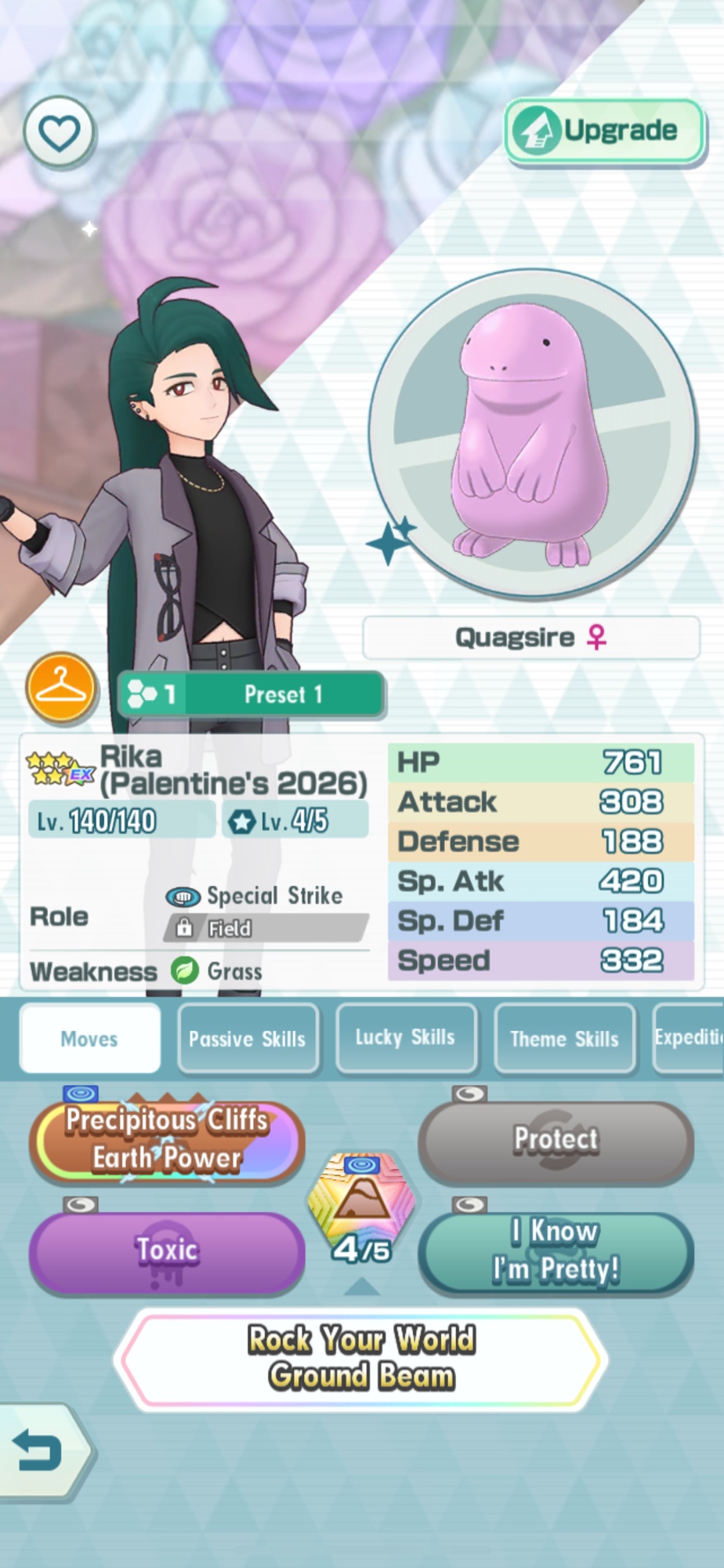Select the Precipitous Cliffs Earth Power move
This screenshot has width=724, height=1568.
[x=167, y=1140]
